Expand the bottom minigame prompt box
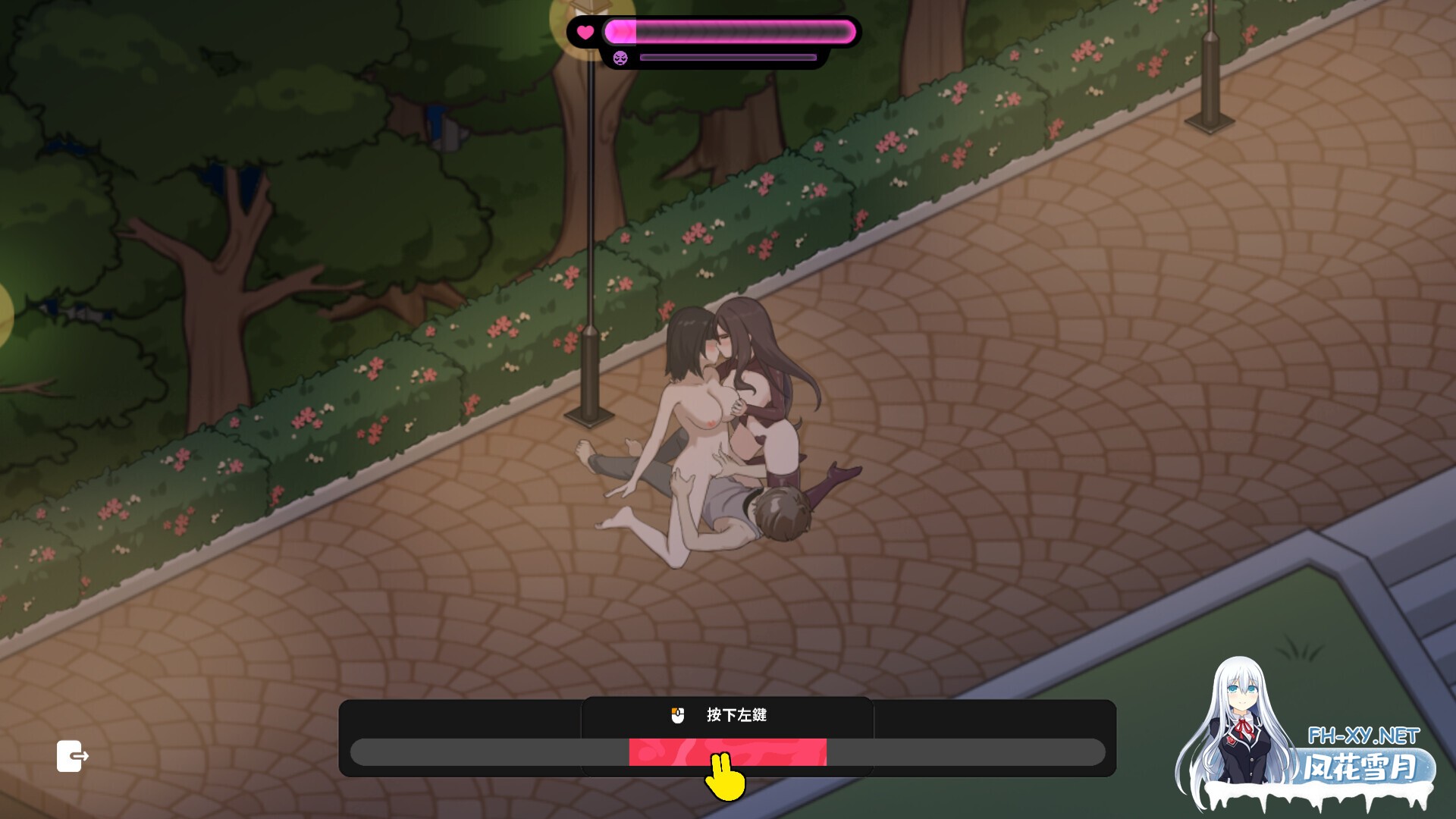The height and width of the screenshot is (819, 1456). coord(728,732)
